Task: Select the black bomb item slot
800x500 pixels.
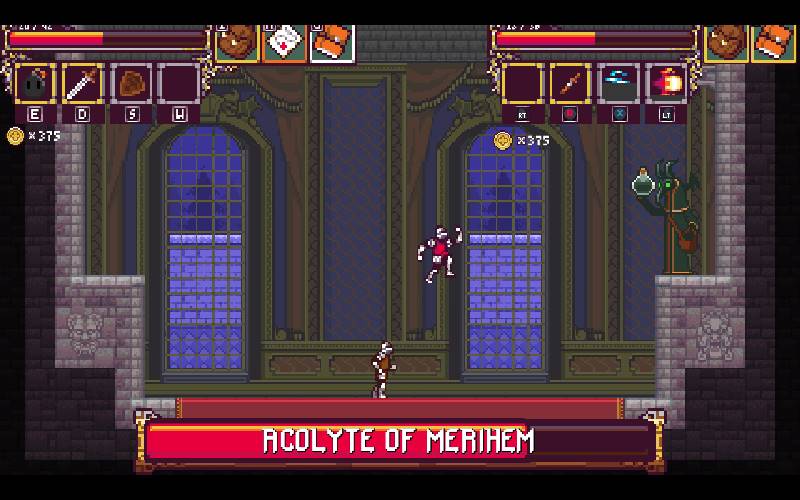Action: point(34,84)
